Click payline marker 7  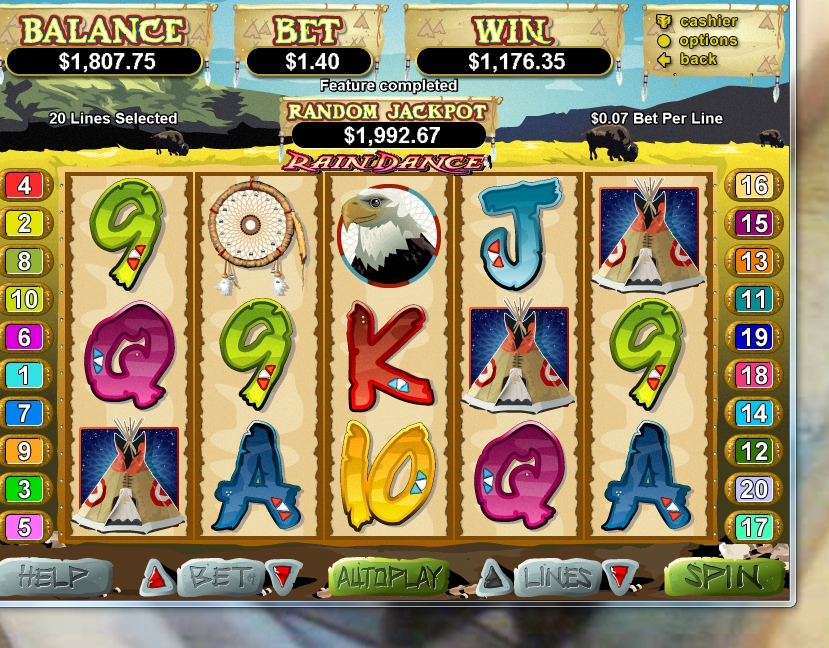[24, 413]
